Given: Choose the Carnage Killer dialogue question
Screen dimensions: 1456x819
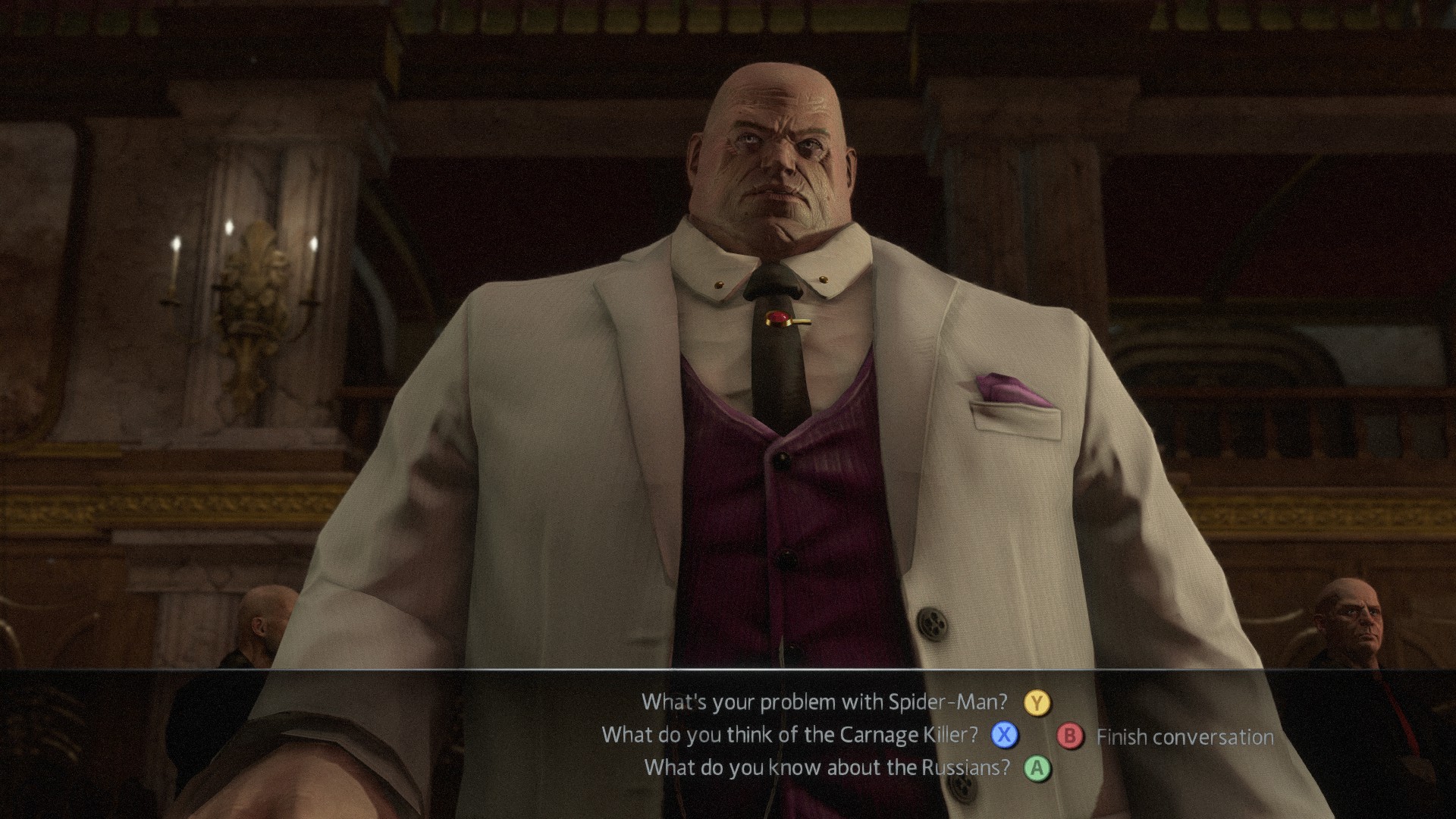Looking at the screenshot, I should click(789, 735).
